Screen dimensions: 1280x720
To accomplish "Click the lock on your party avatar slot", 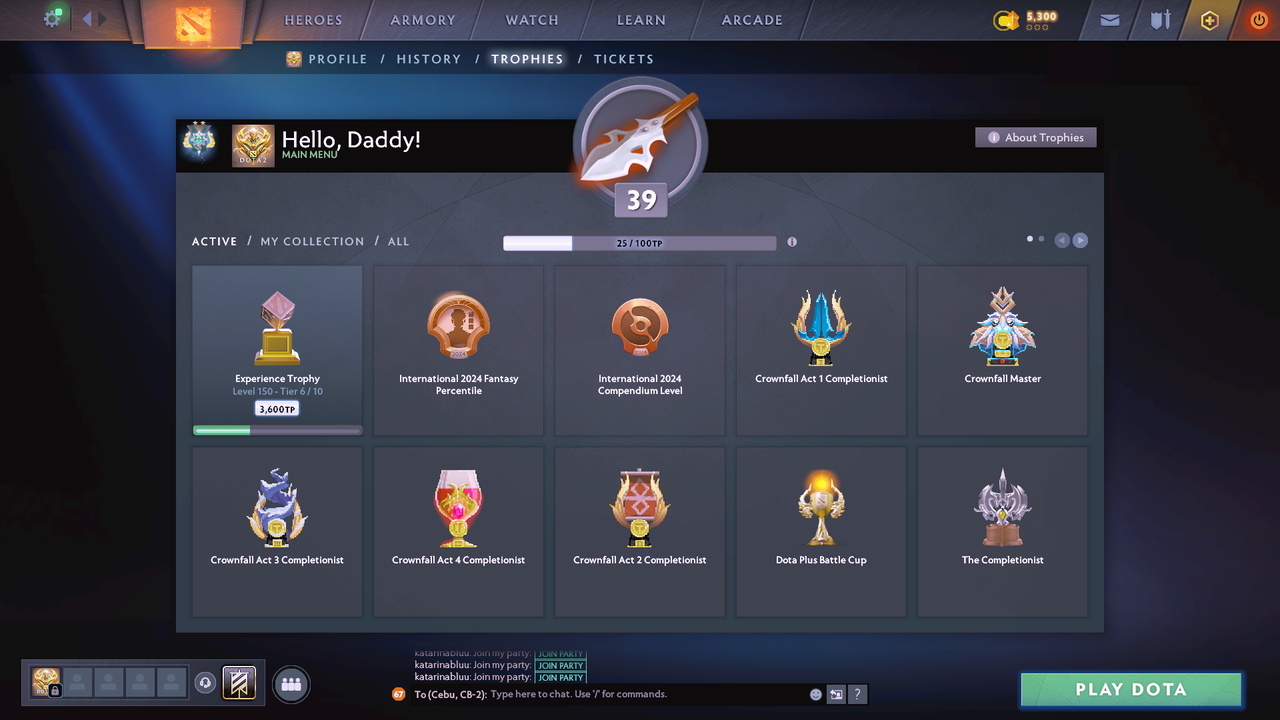I will [54, 690].
